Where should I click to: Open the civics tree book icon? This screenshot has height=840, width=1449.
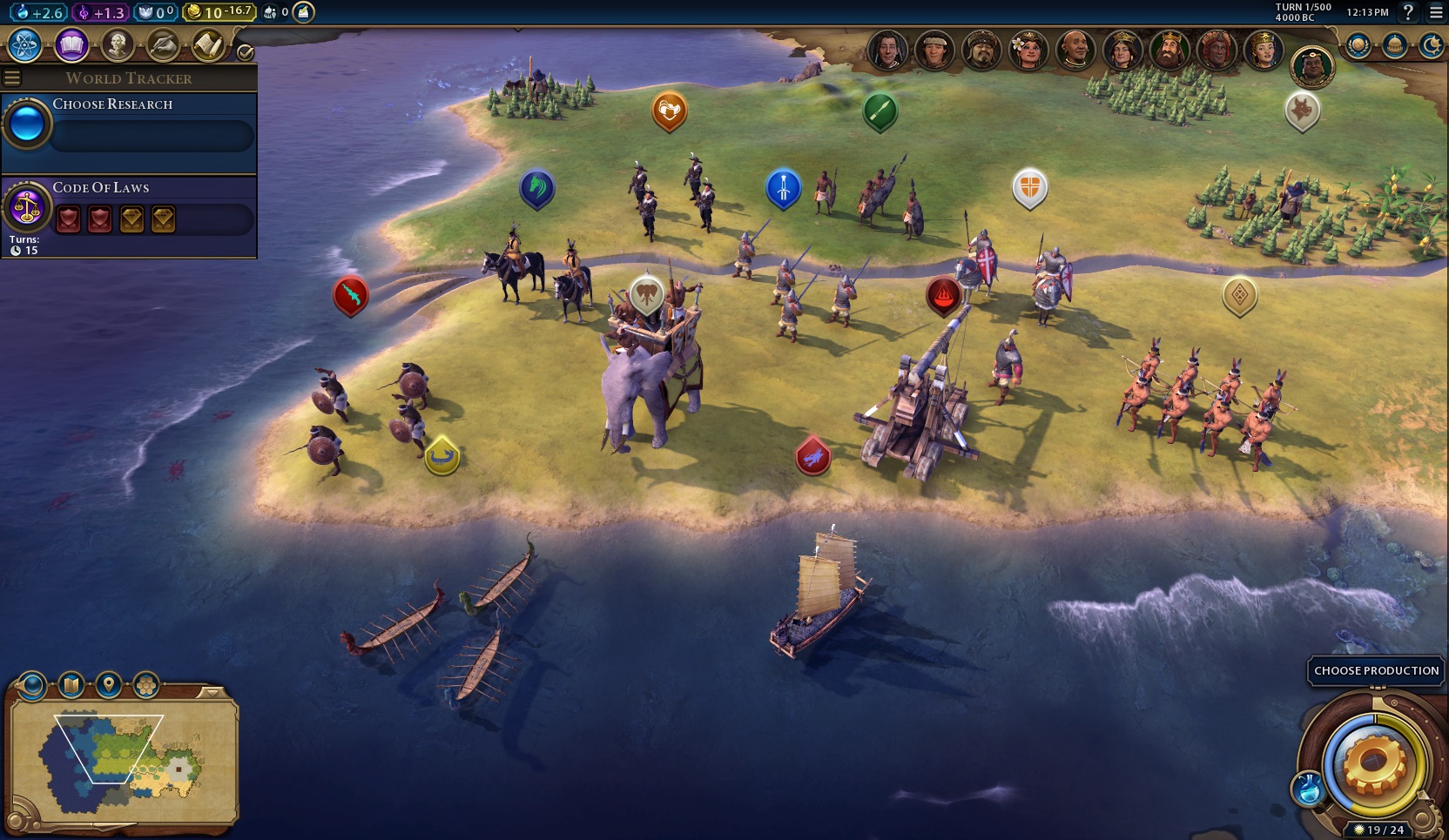click(x=71, y=44)
